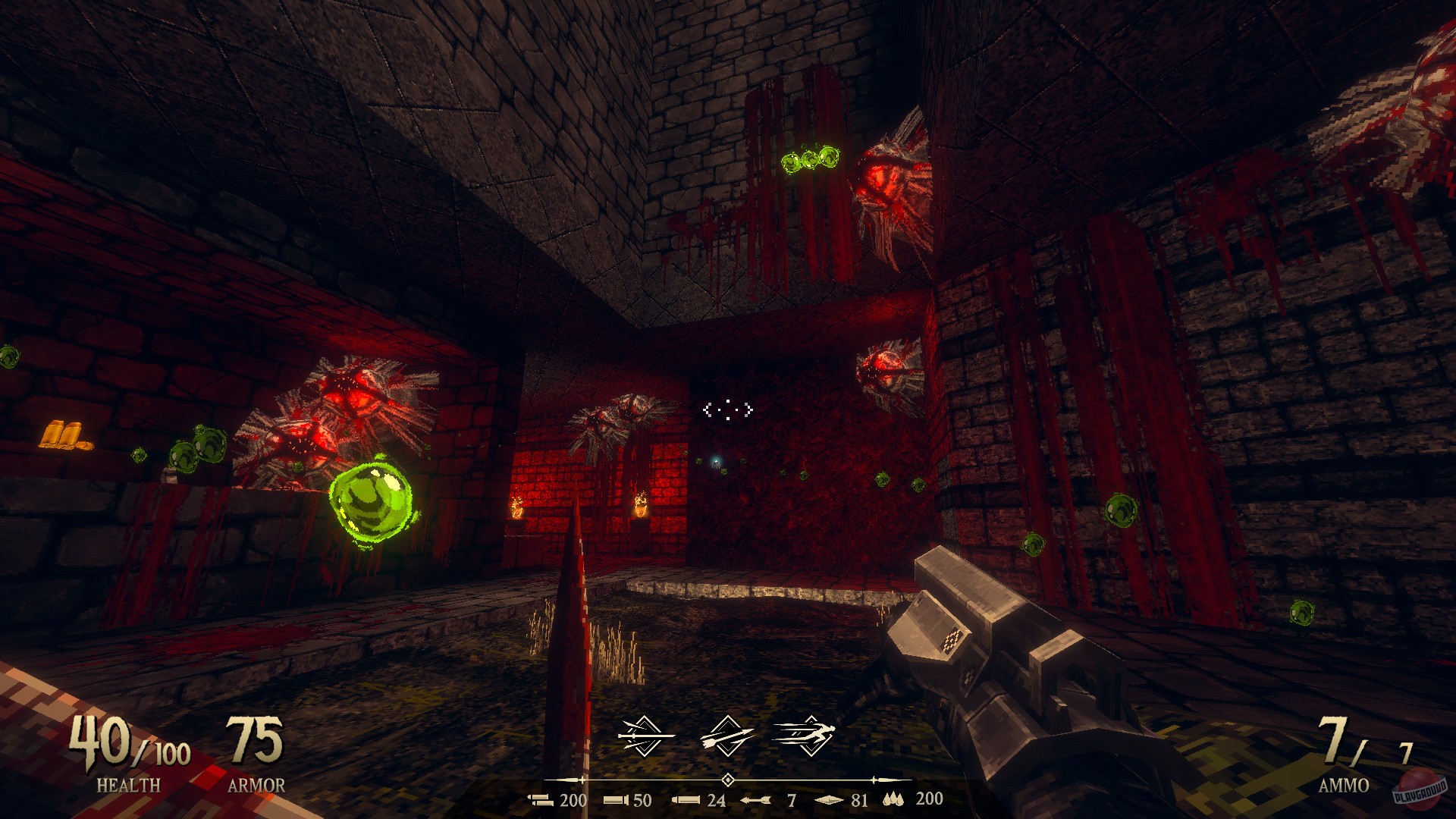Click the rifle bullet ammo icon showing 50
Image resolution: width=1456 pixels, height=819 pixels.
[616, 799]
